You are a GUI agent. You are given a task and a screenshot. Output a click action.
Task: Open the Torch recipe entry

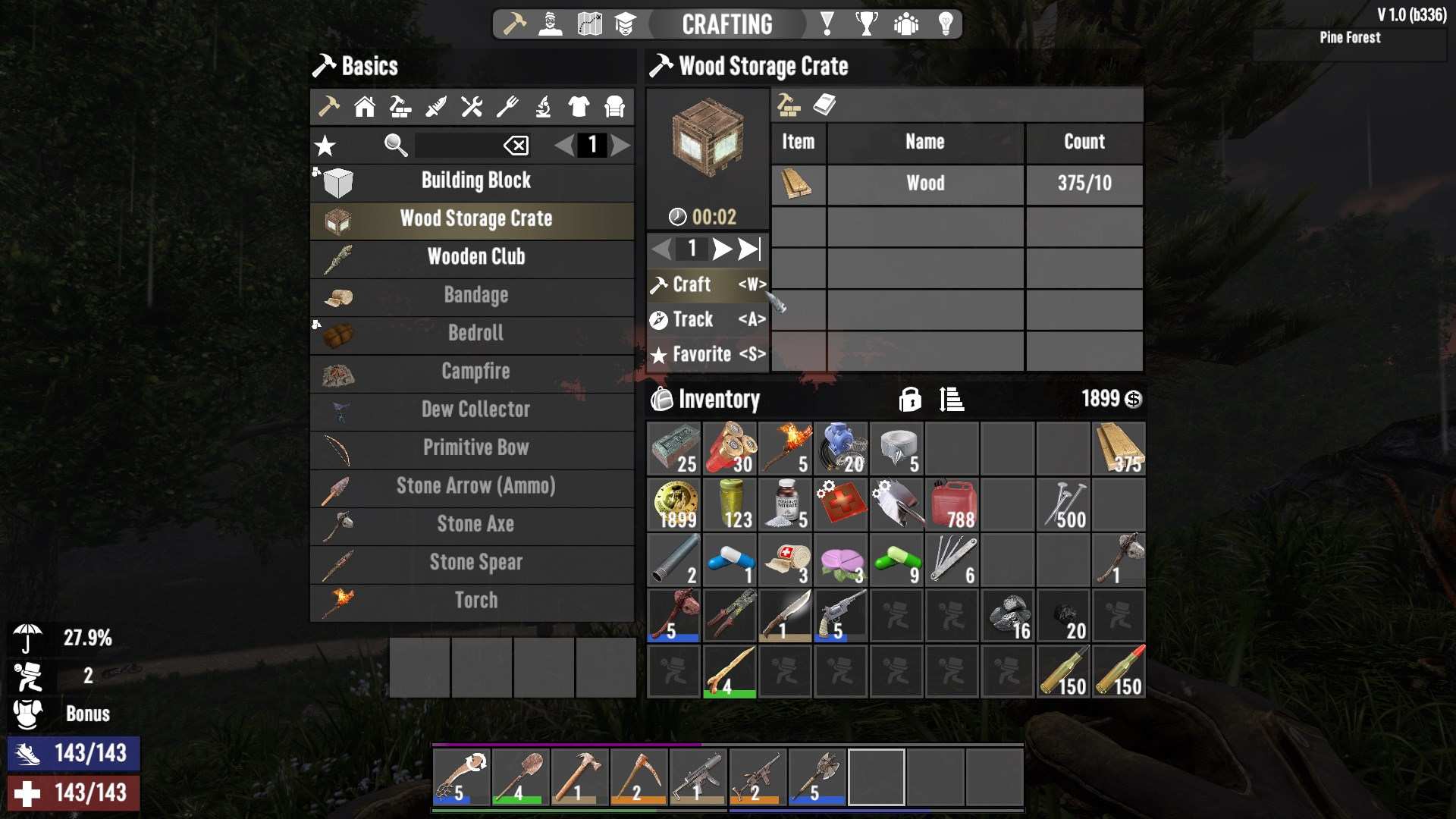(x=475, y=601)
